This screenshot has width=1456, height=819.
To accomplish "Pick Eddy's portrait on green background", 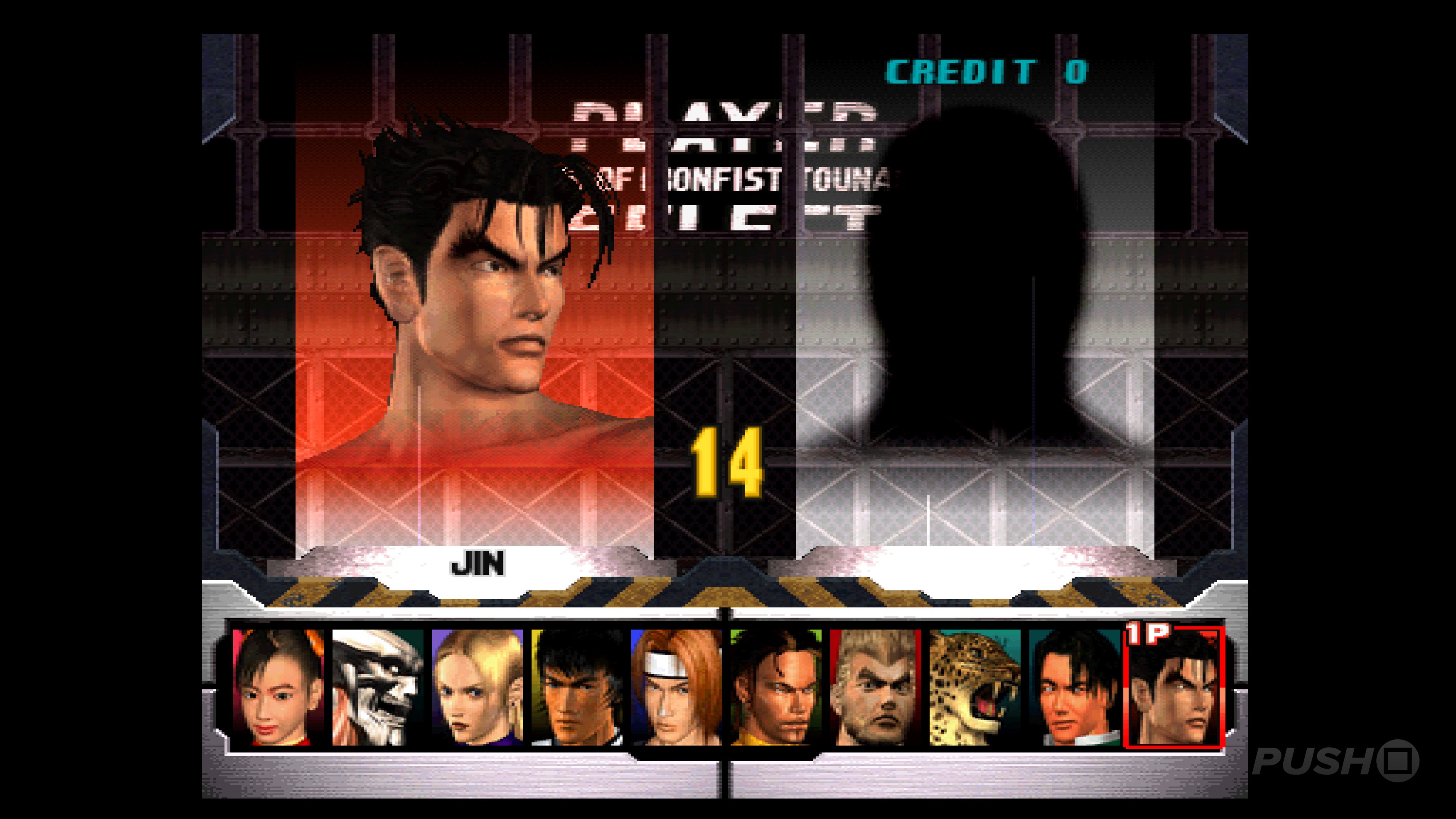I will click(x=775, y=687).
